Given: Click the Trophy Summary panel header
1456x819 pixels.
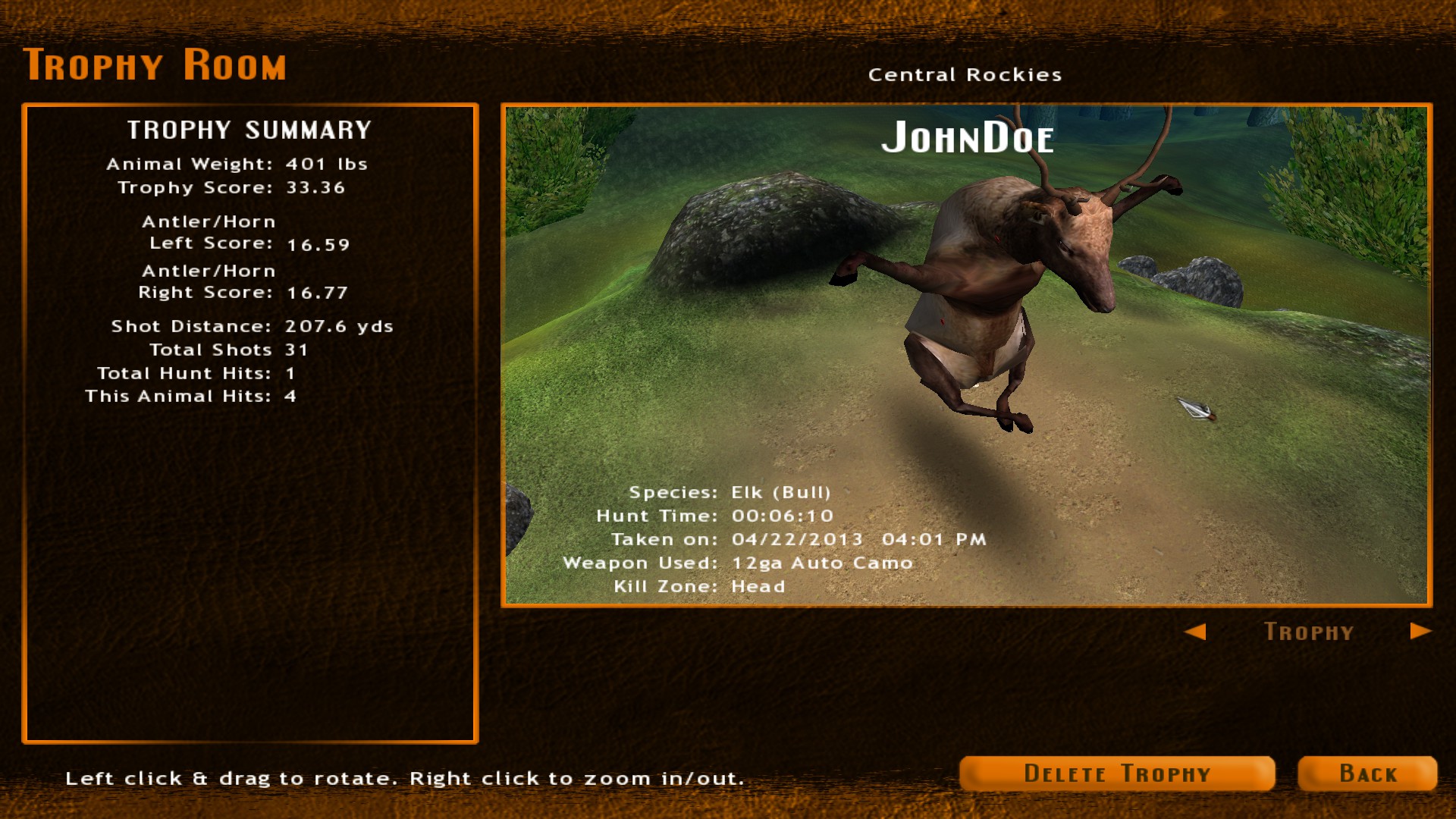Looking at the screenshot, I should point(250,130).
